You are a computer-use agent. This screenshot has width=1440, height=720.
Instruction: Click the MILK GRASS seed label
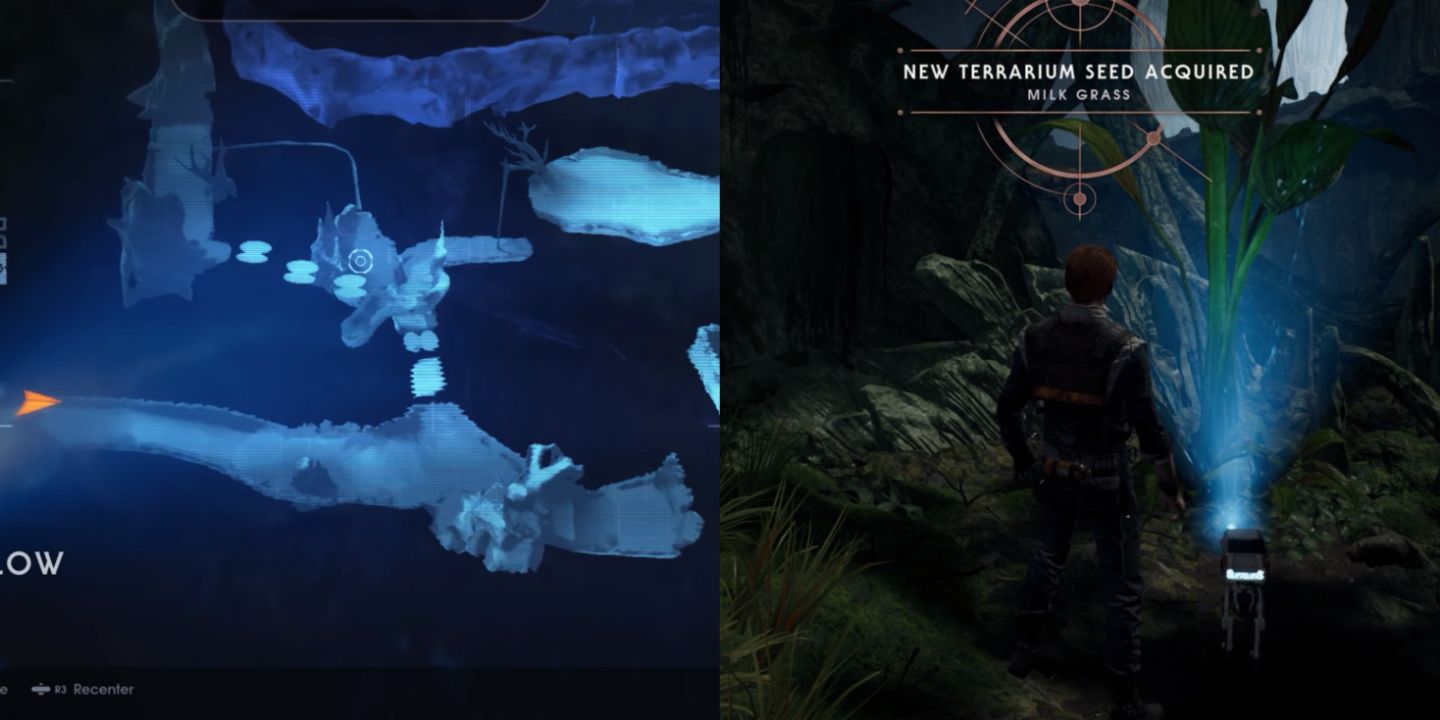point(1080,97)
